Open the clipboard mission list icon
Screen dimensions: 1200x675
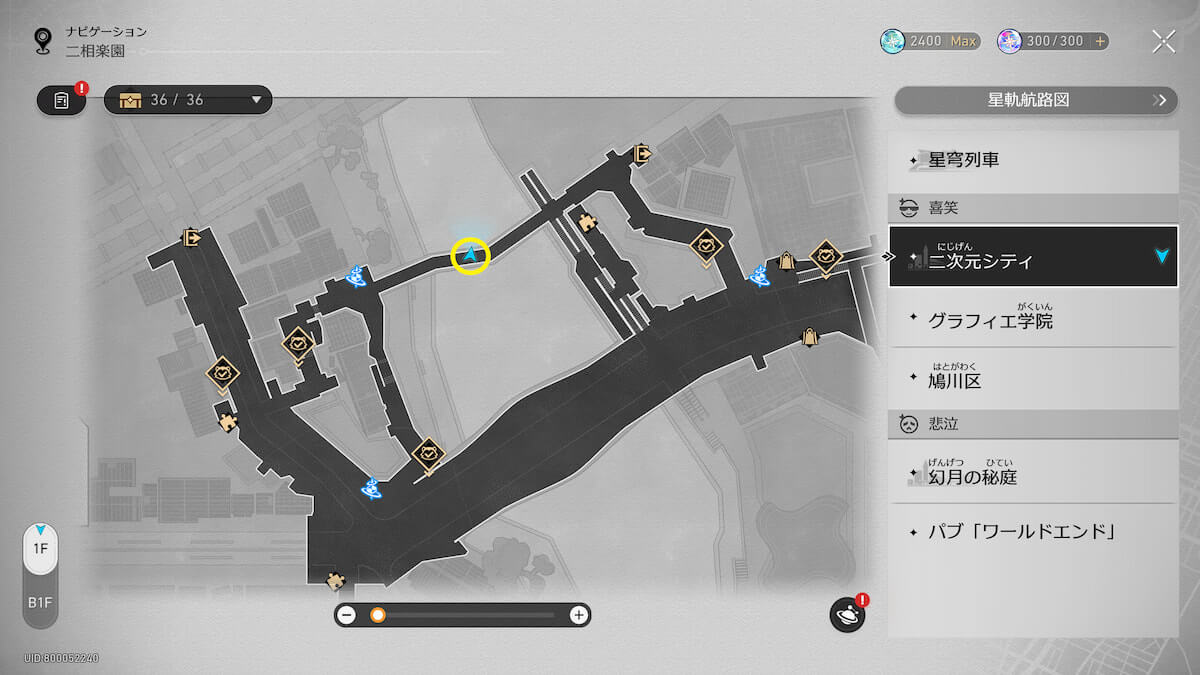click(x=61, y=100)
